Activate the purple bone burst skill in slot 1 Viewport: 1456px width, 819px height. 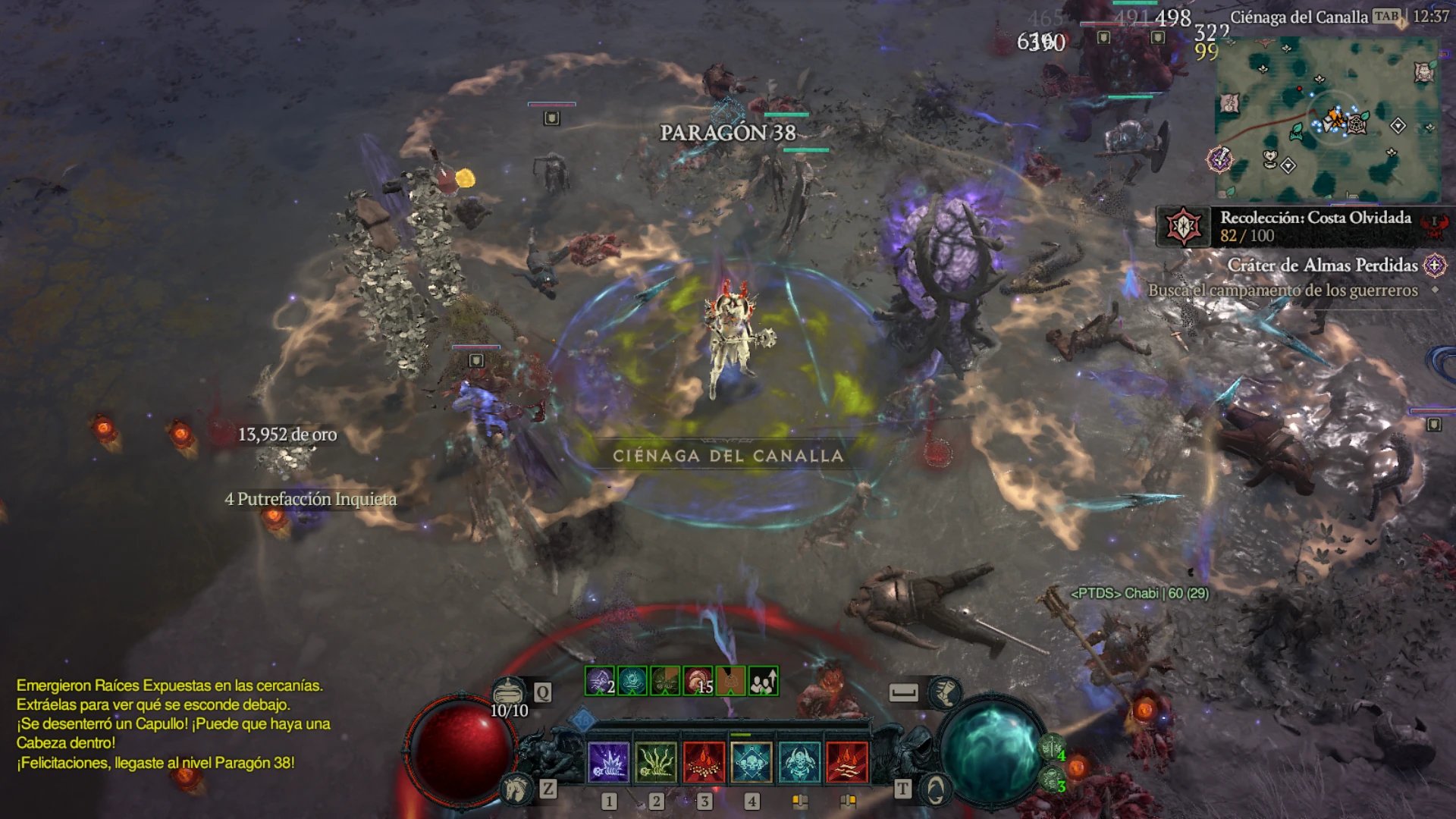tap(608, 761)
